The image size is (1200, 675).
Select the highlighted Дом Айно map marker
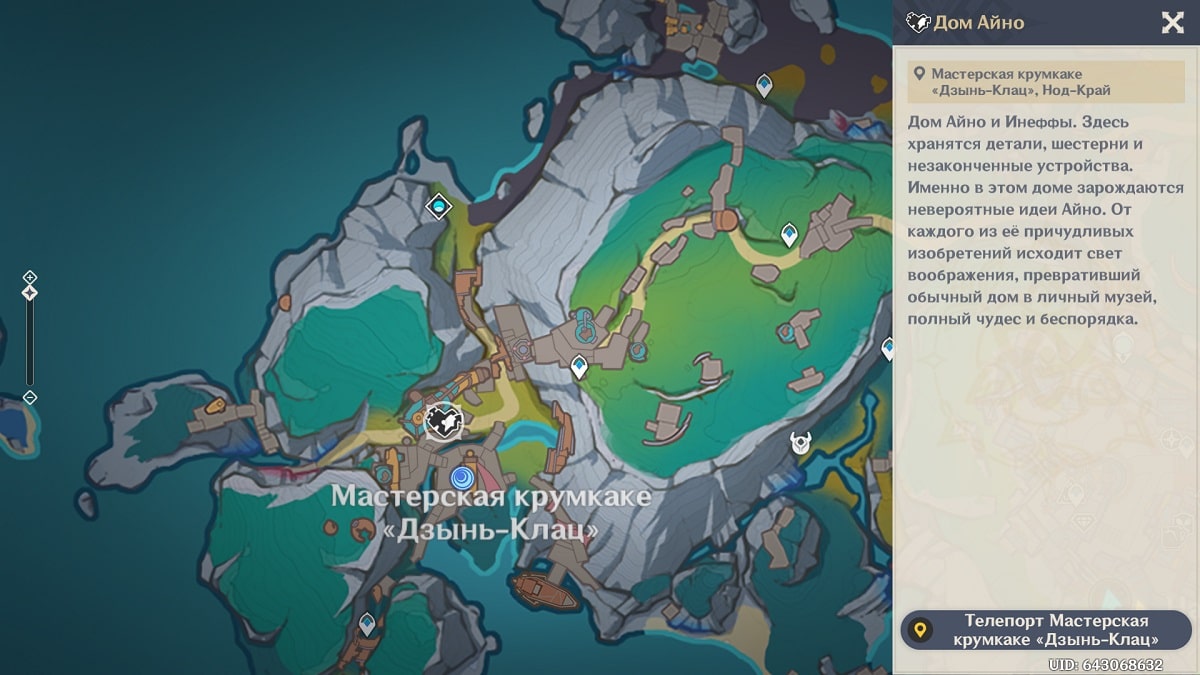(x=443, y=421)
